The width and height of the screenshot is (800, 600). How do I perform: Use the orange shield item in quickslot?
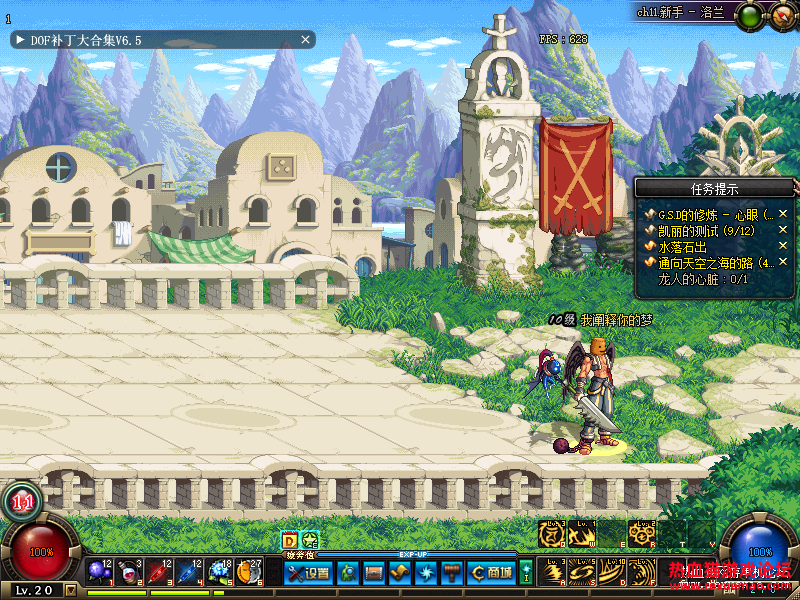pyautogui.click(x=247, y=572)
